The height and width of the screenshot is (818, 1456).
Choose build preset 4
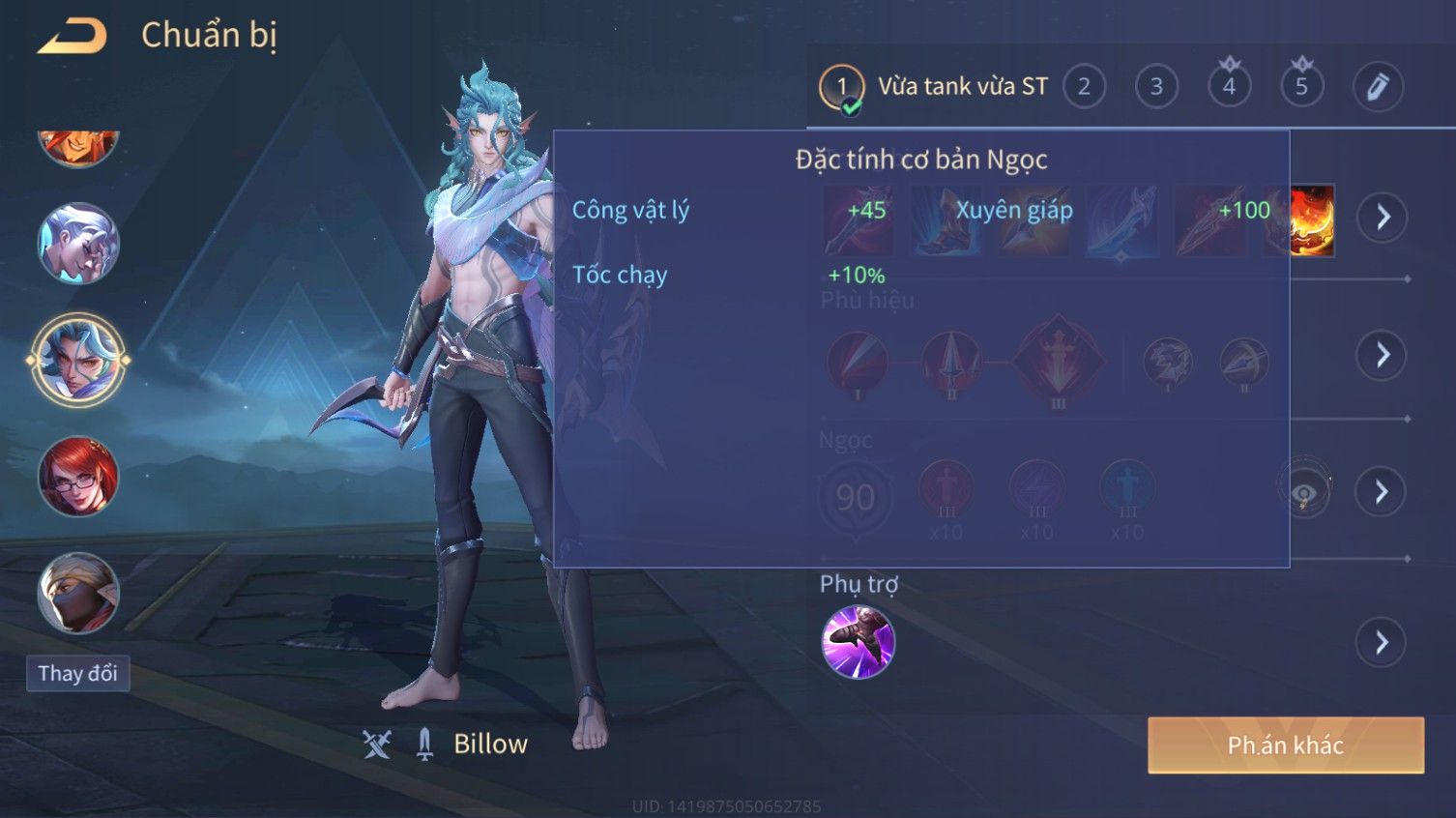tap(1229, 87)
